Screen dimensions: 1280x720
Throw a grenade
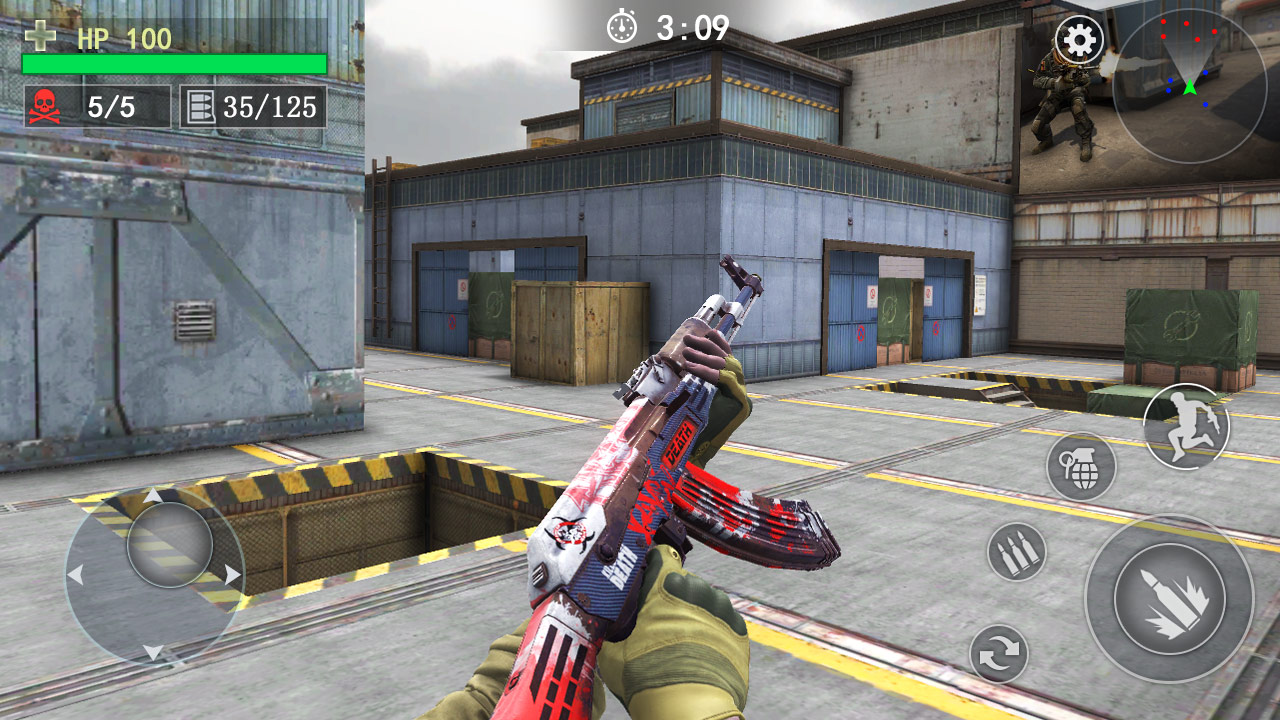click(1081, 467)
